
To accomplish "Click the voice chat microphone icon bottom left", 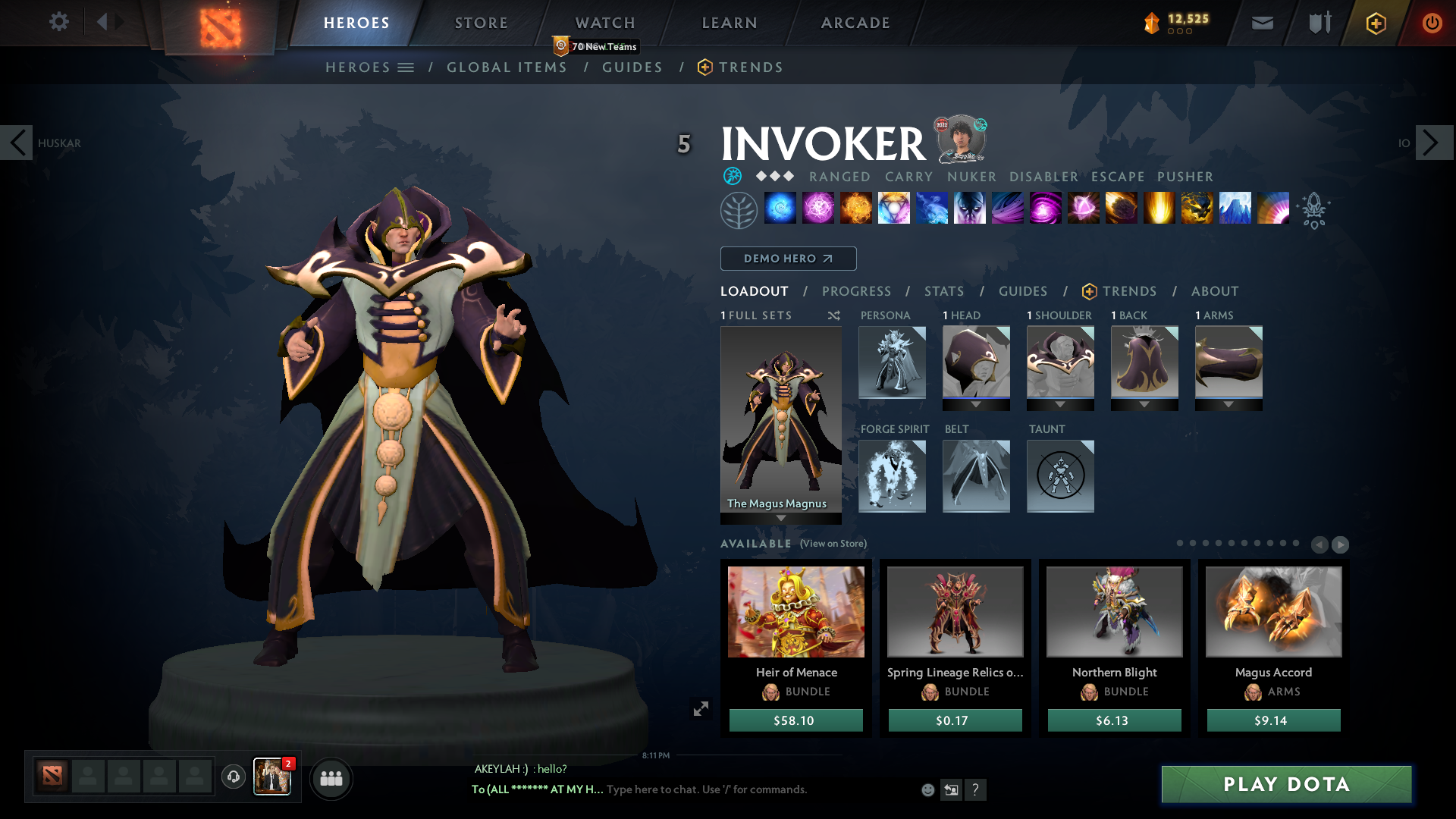I will 233,778.
